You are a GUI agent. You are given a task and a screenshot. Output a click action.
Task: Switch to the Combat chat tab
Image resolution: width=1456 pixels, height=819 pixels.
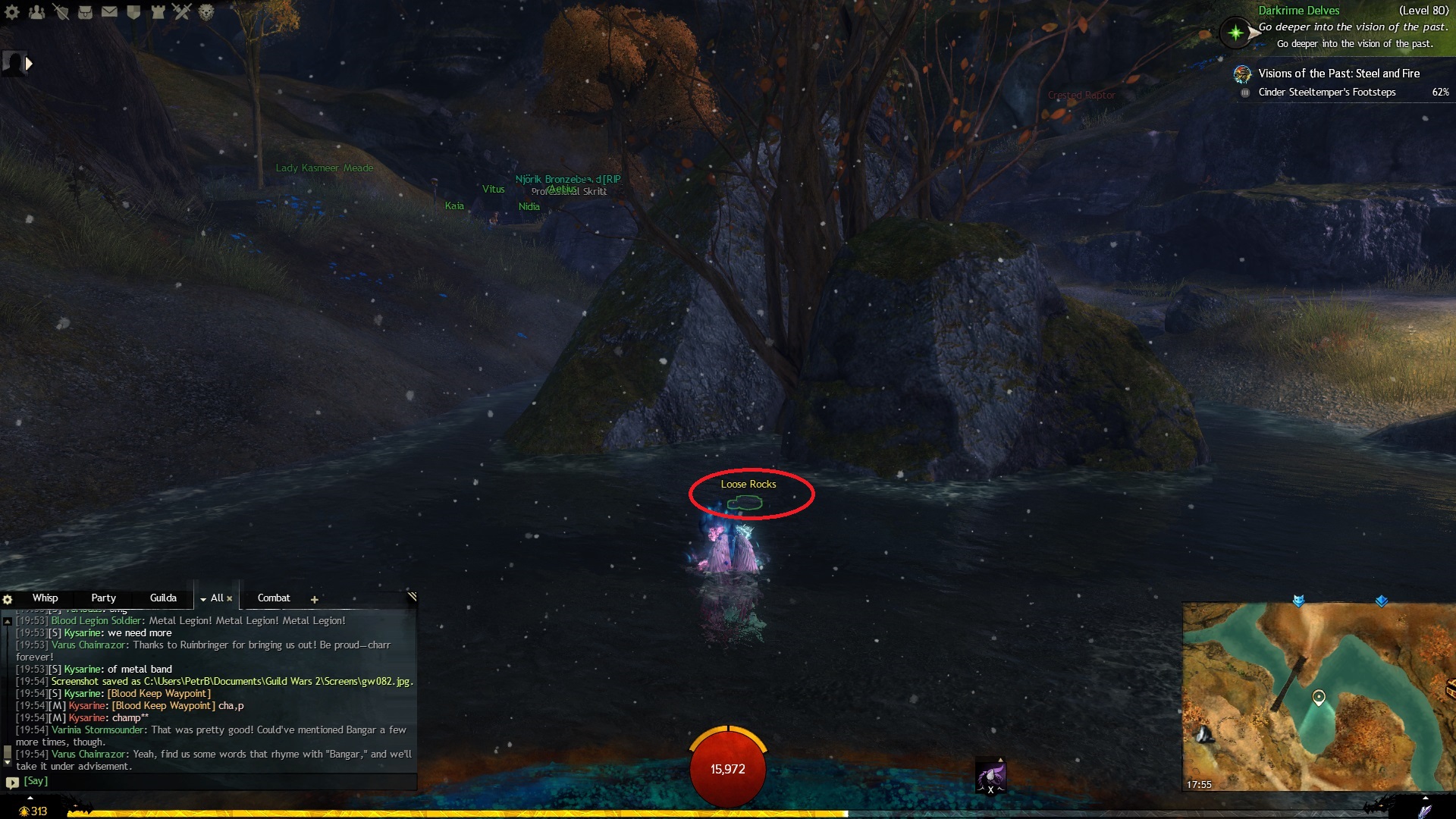tap(274, 598)
